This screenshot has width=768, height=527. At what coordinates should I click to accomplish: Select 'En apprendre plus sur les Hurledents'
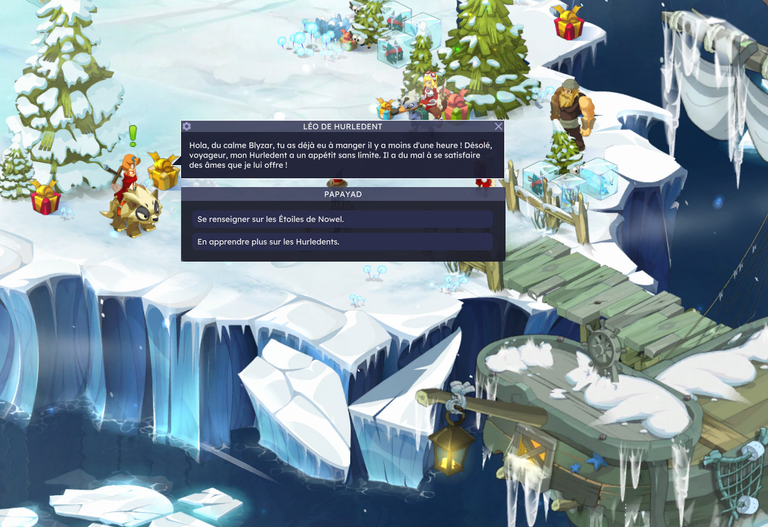tap(342, 242)
